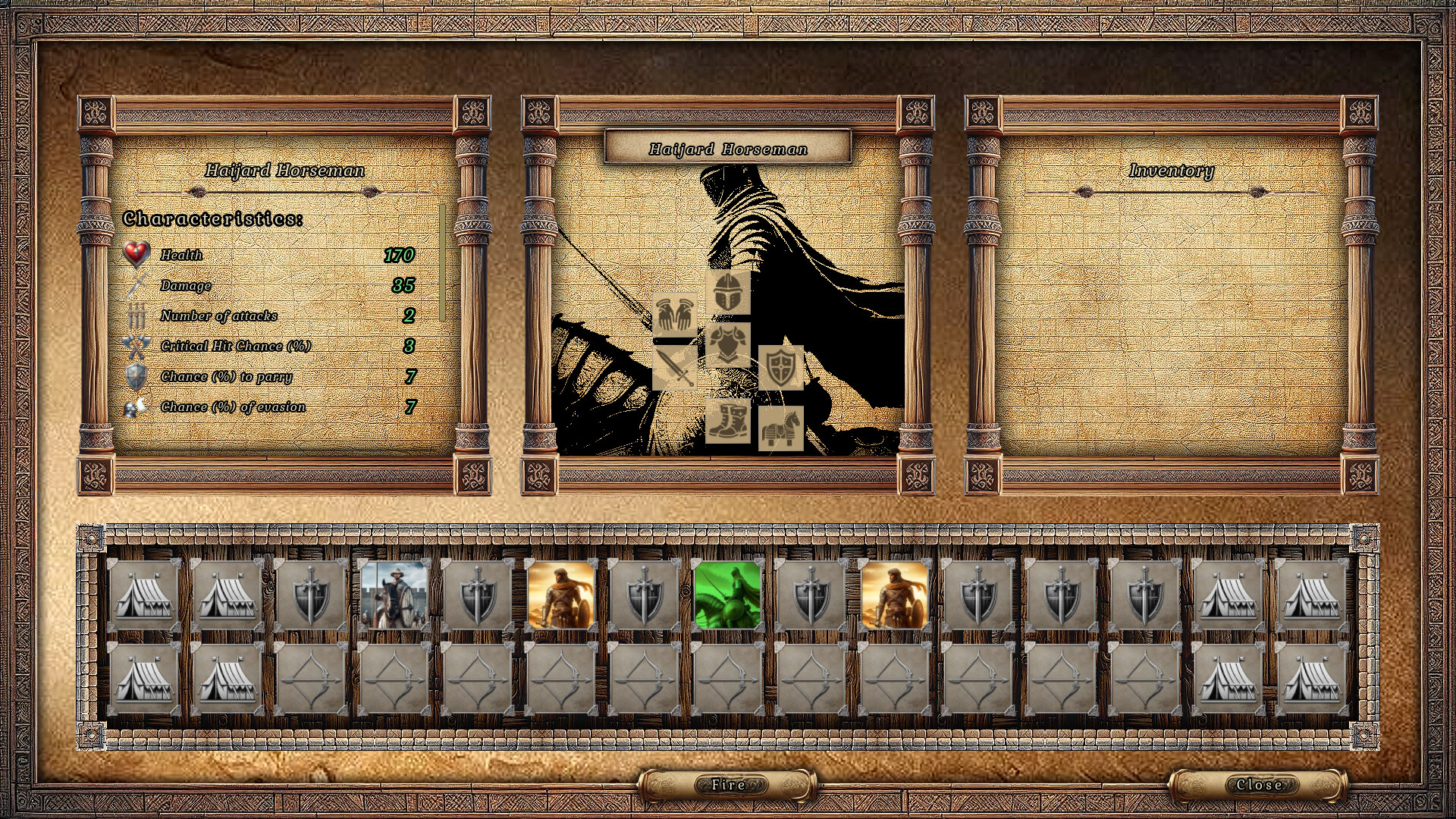
Task: Switch to the Inventory panel
Action: [x=1172, y=171]
